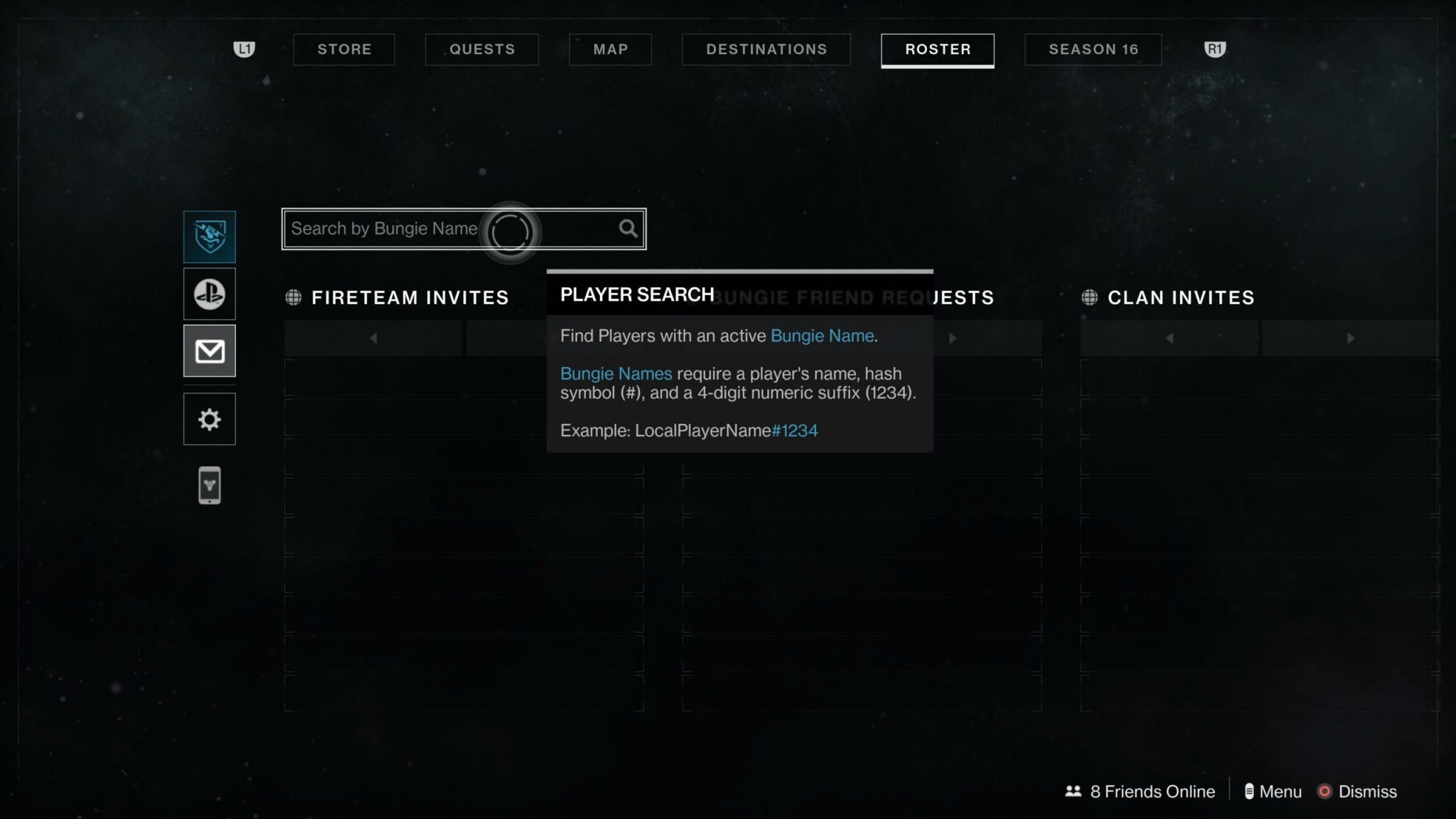Click the Bungie Name link in Player Search
The image size is (1456, 819).
(822, 335)
